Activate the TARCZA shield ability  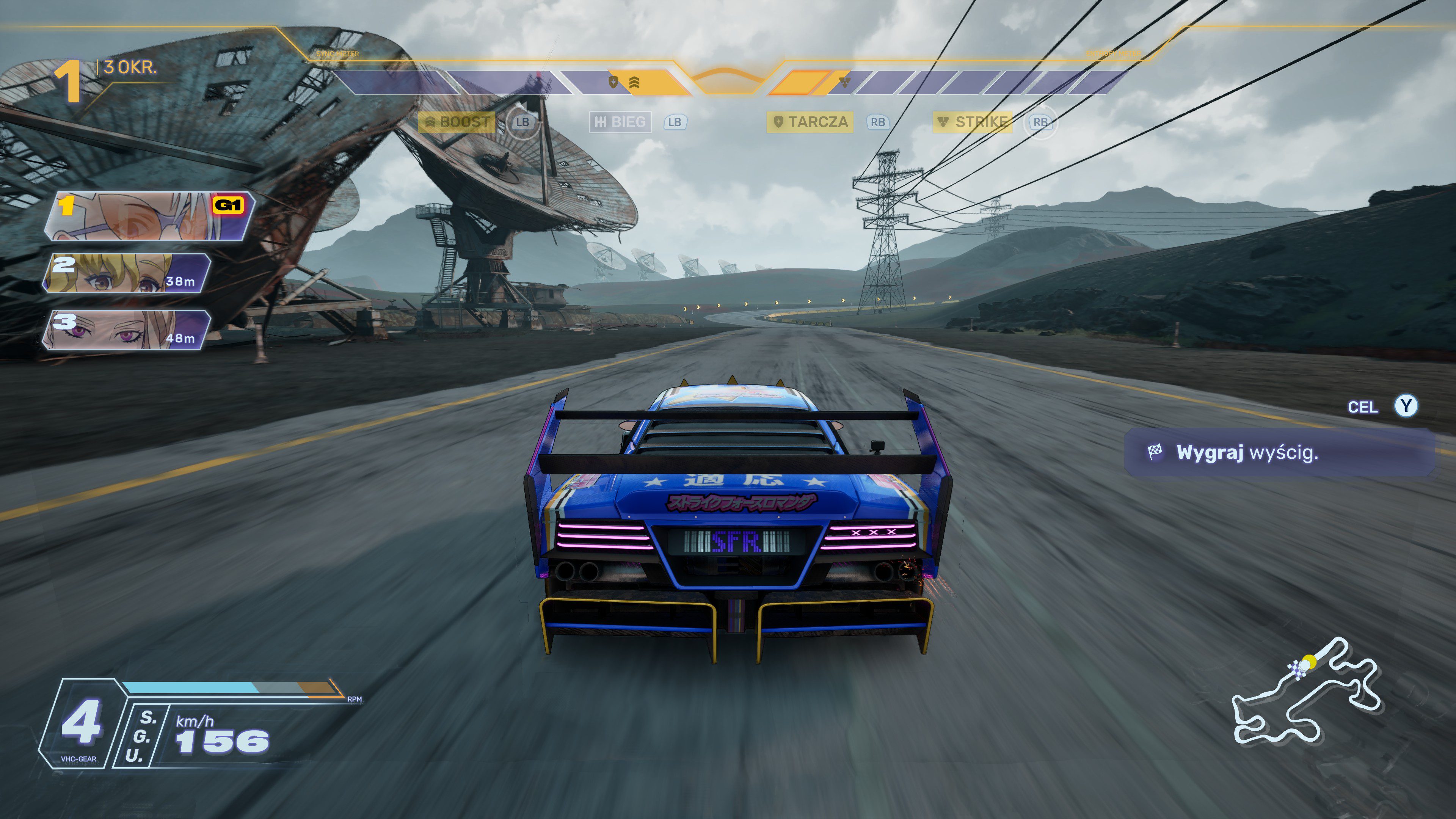pos(810,122)
